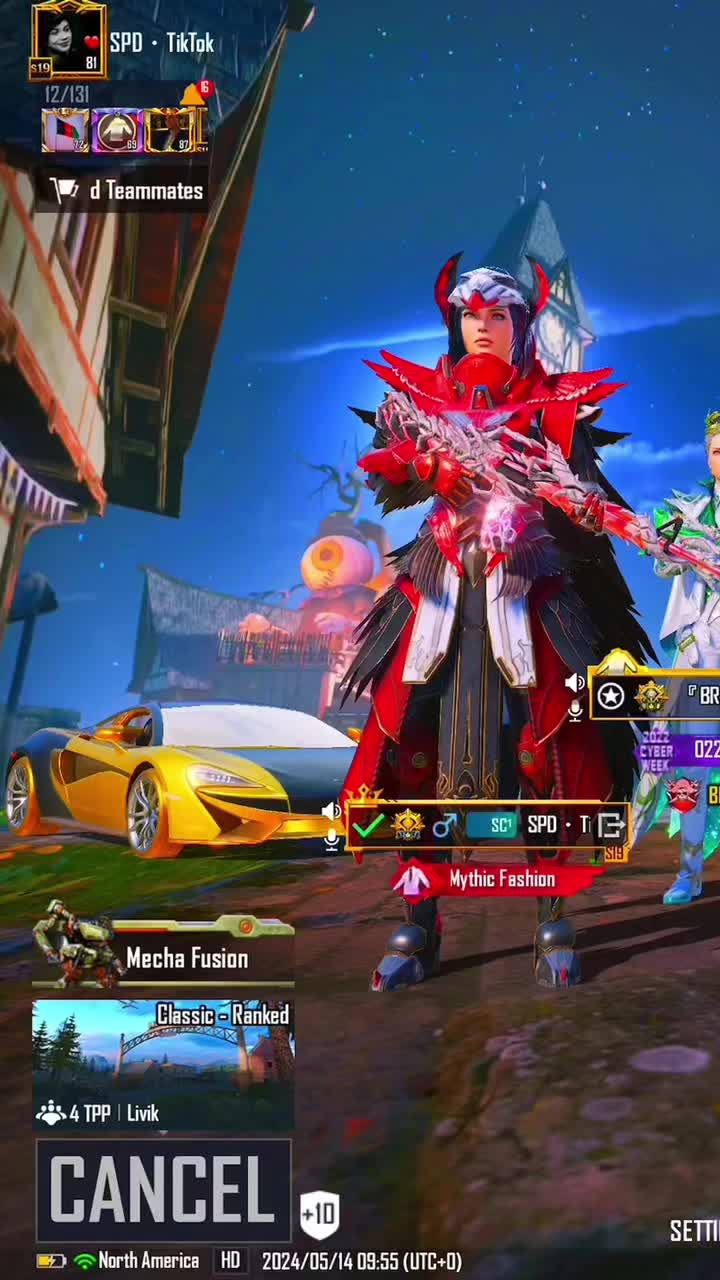
Task: Click the star icon on teammate card
Action: click(611, 696)
